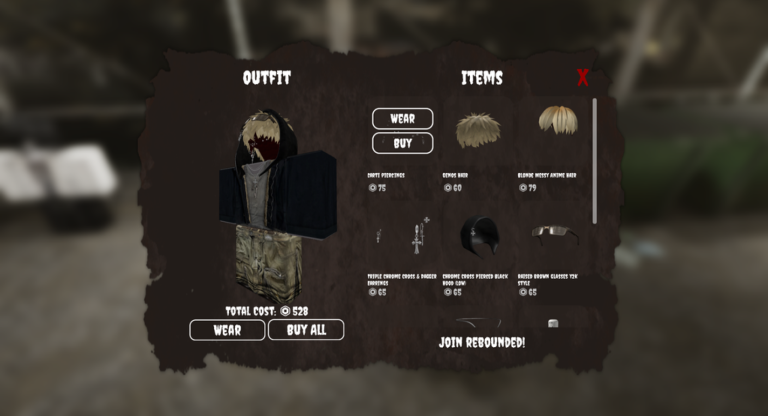768x416 pixels.
Task: Select the Triple Chrome Cross & Dagger Earrings
Action: (x=403, y=238)
